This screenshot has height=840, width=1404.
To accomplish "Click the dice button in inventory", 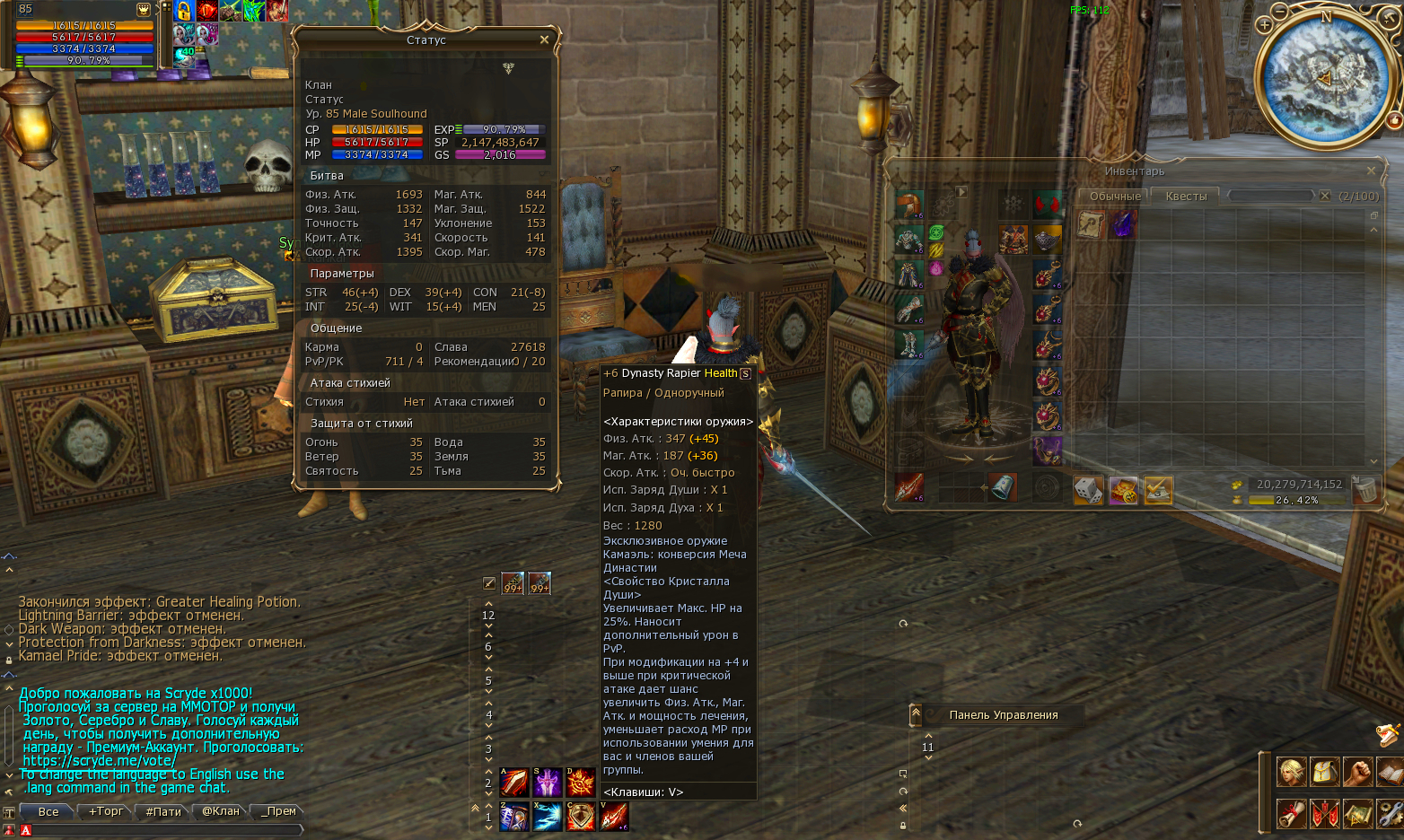I will [x=1088, y=490].
